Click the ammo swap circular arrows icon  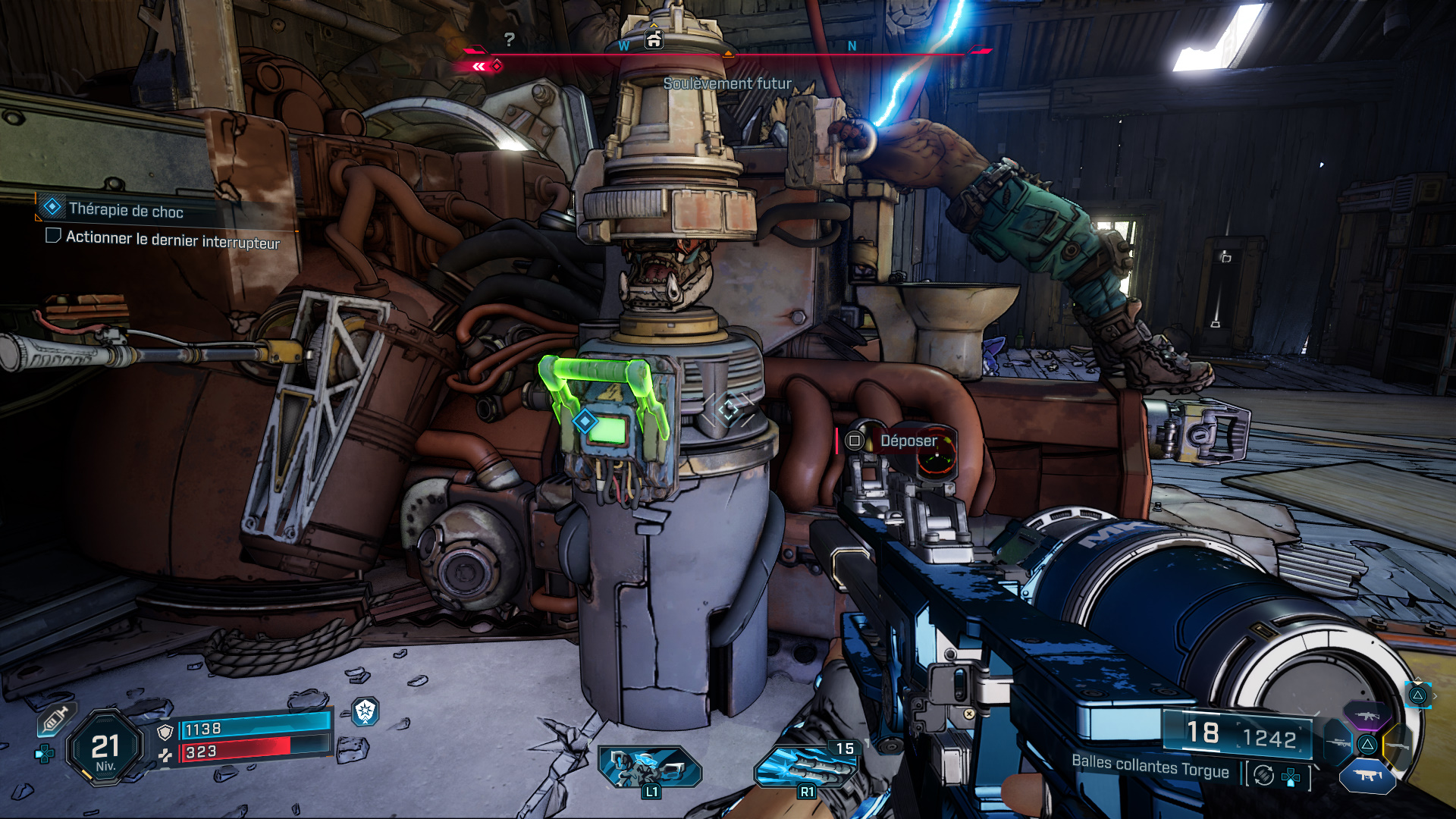click(1263, 775)
